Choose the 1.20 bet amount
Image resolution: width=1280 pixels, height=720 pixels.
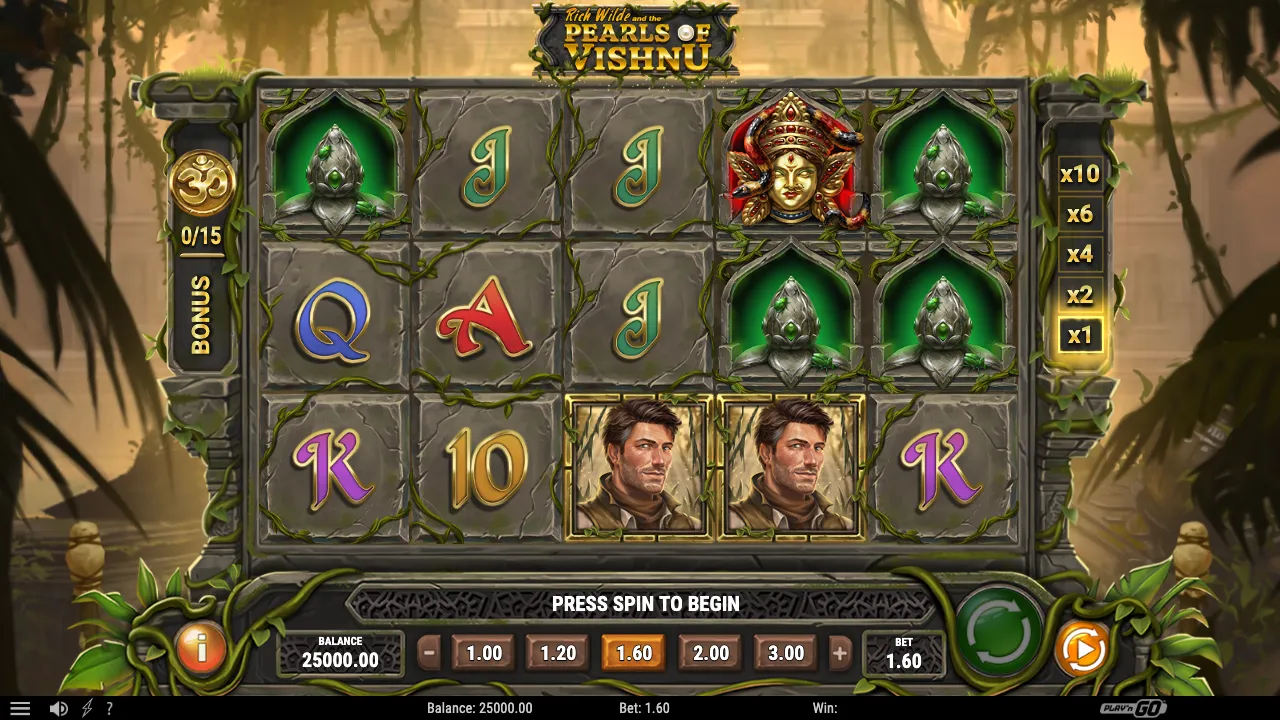click(x=558, y=653)
